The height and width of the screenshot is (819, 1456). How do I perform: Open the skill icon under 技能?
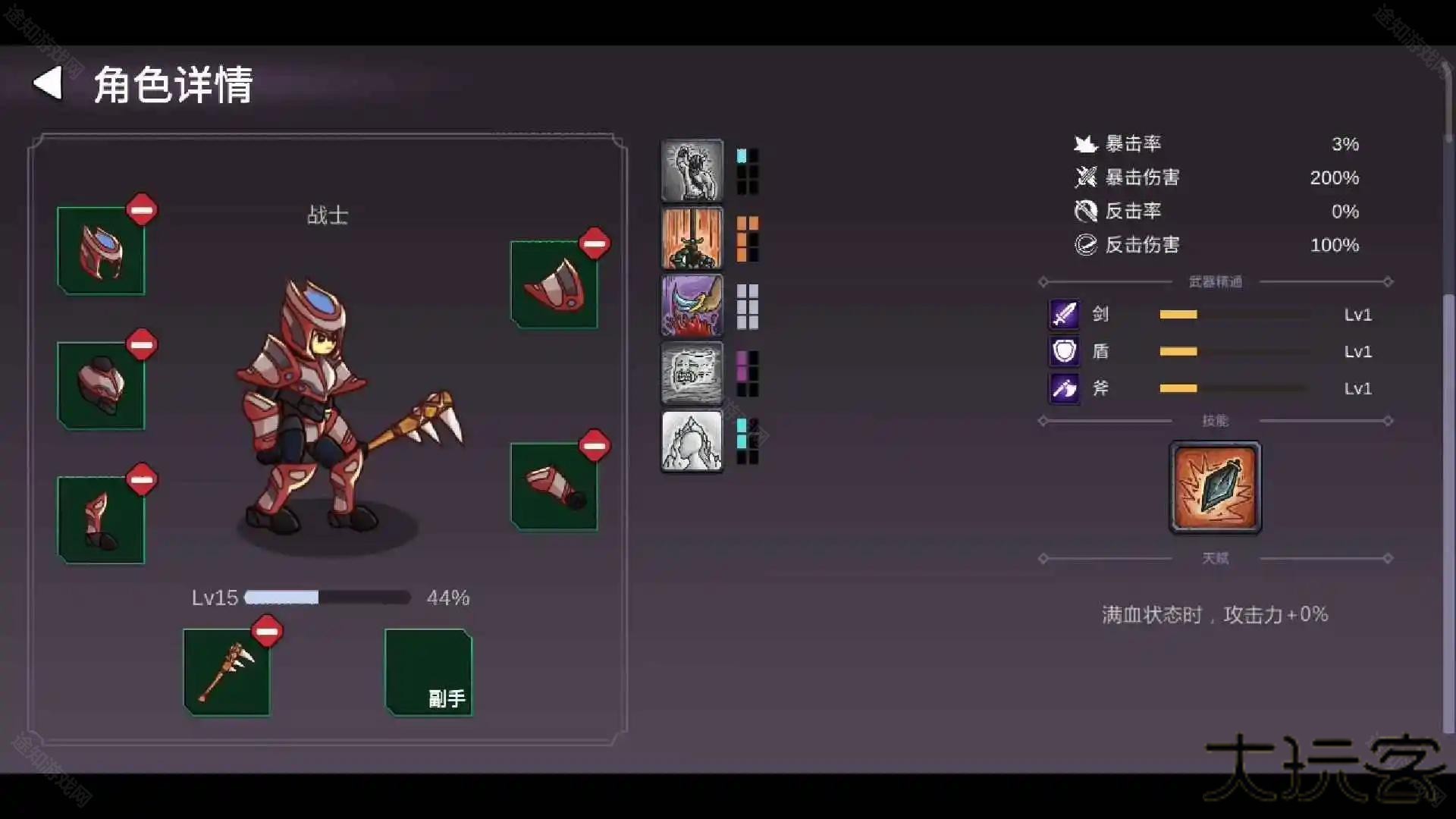[1214, 488]
